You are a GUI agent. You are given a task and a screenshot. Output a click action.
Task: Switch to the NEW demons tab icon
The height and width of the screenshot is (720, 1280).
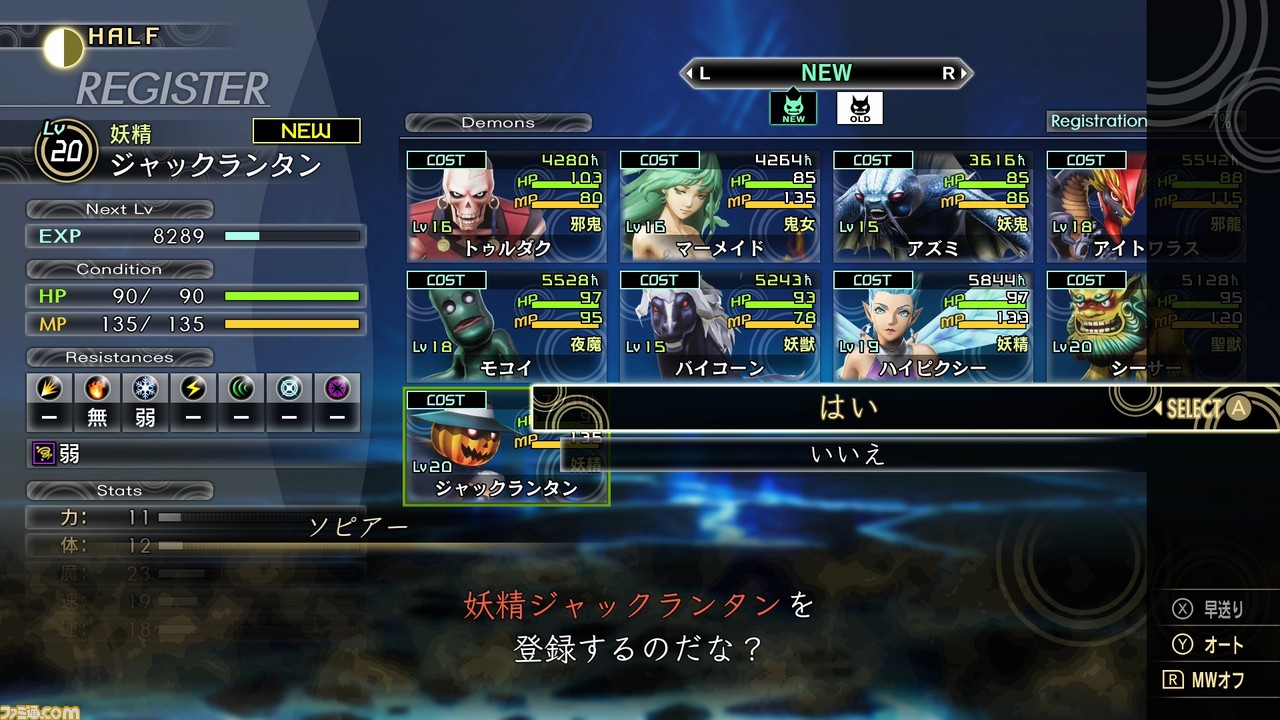click(793, 108)
